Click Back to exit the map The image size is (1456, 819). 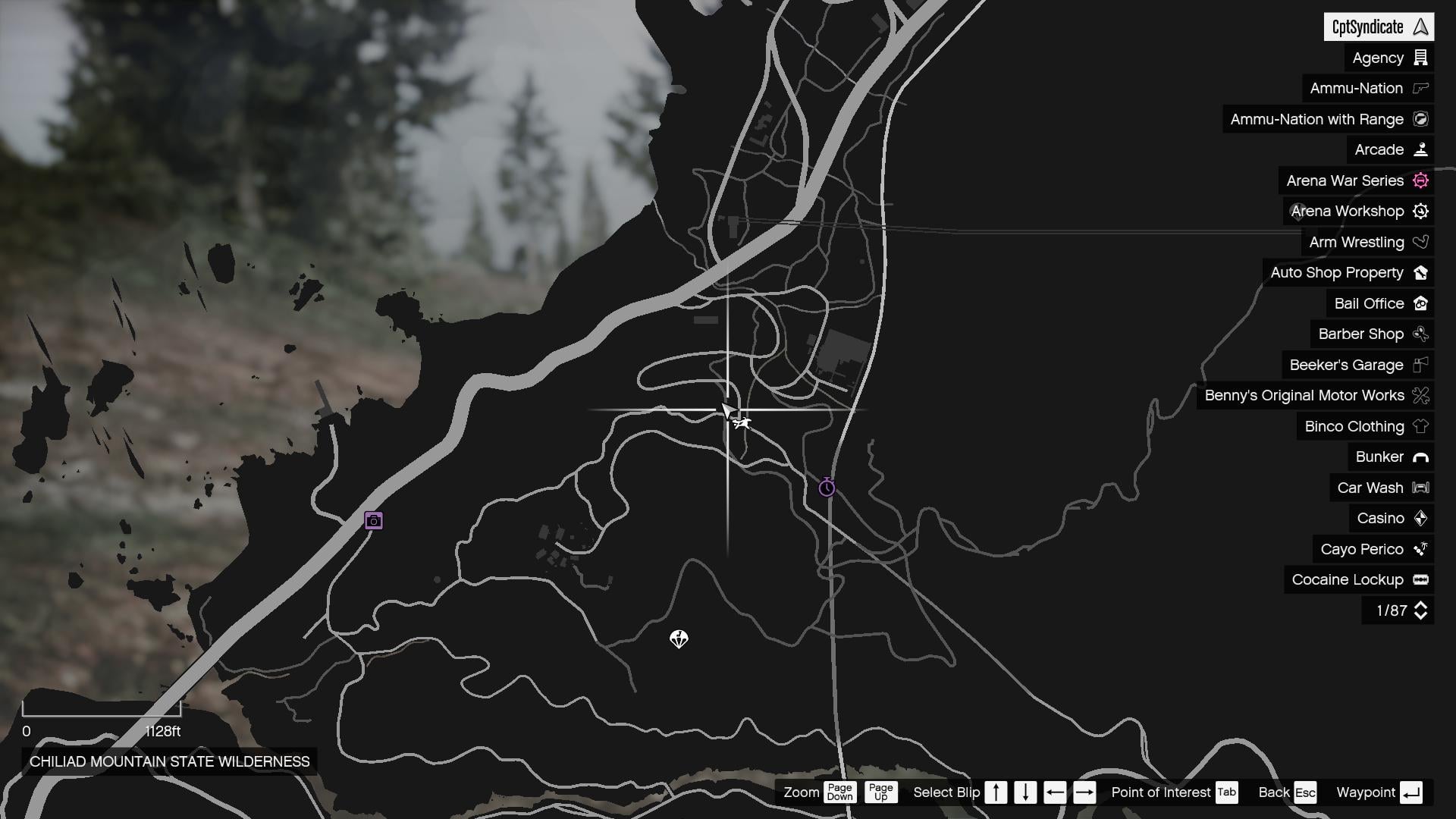pyautogui.click(x=1305, y=792)
